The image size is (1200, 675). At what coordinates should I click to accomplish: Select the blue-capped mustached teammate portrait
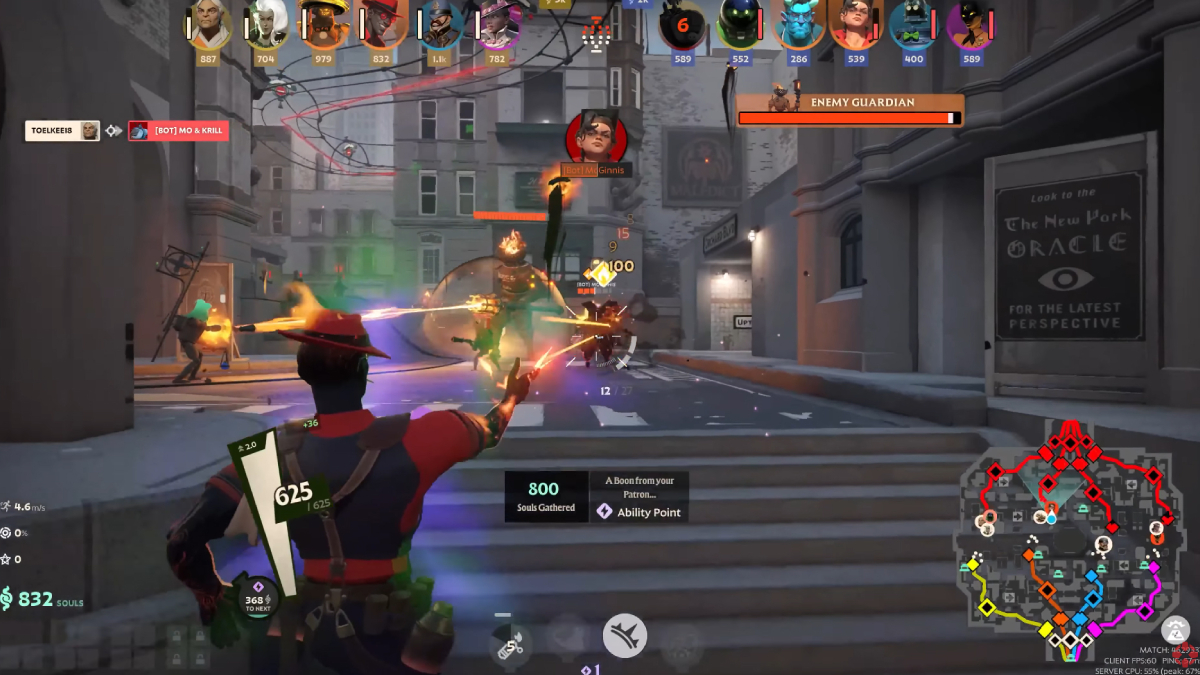tap(439, 26)
